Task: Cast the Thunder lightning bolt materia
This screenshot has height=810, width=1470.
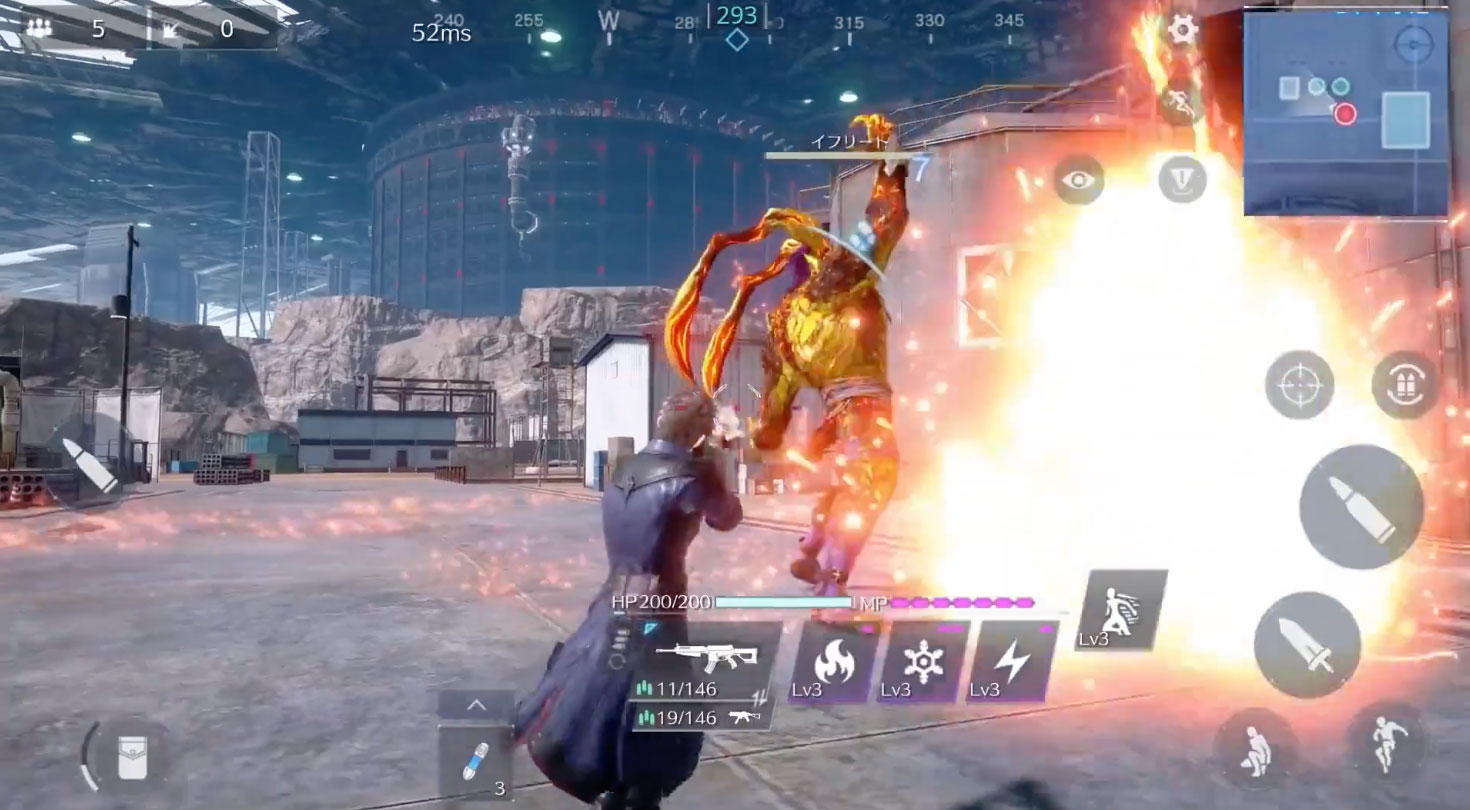Action: click(1012, 662)
